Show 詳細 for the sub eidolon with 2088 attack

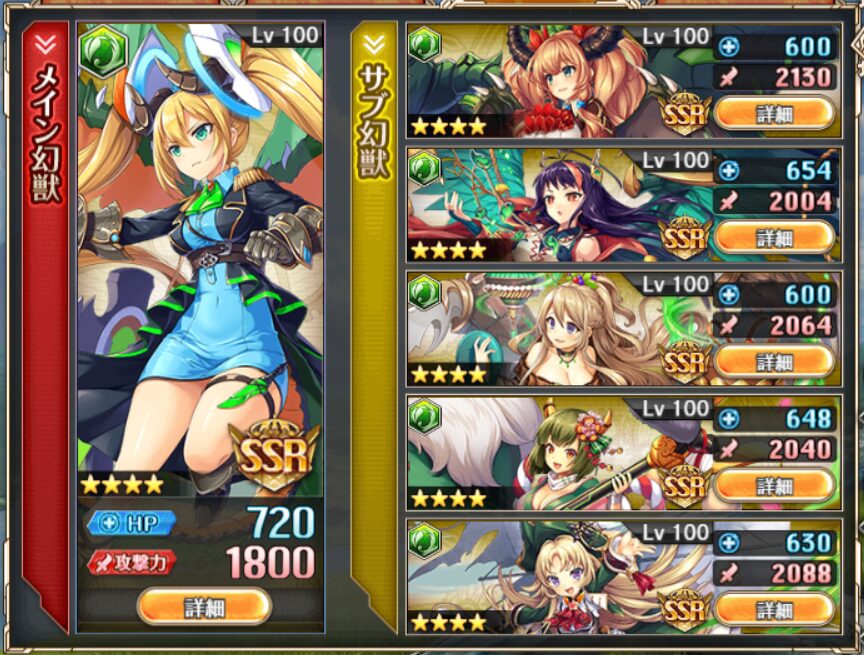(x=775, y=608)
